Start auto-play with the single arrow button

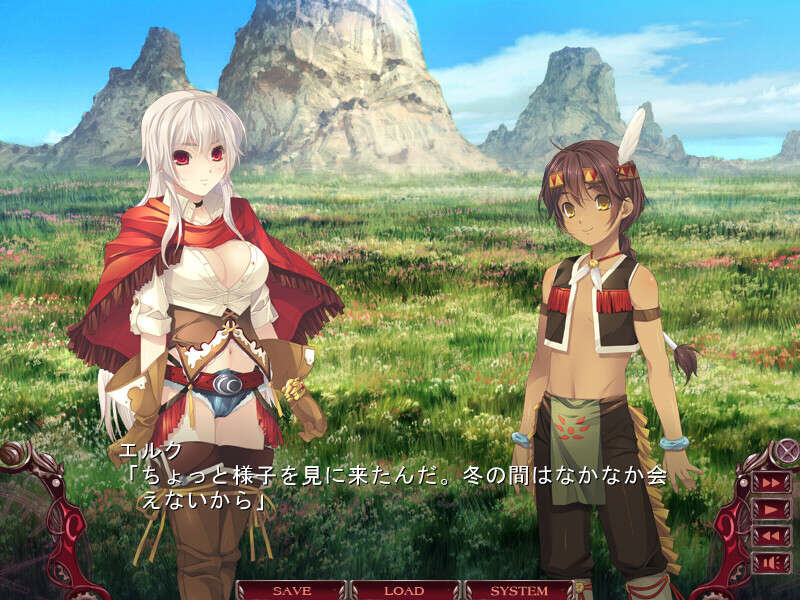771,509
